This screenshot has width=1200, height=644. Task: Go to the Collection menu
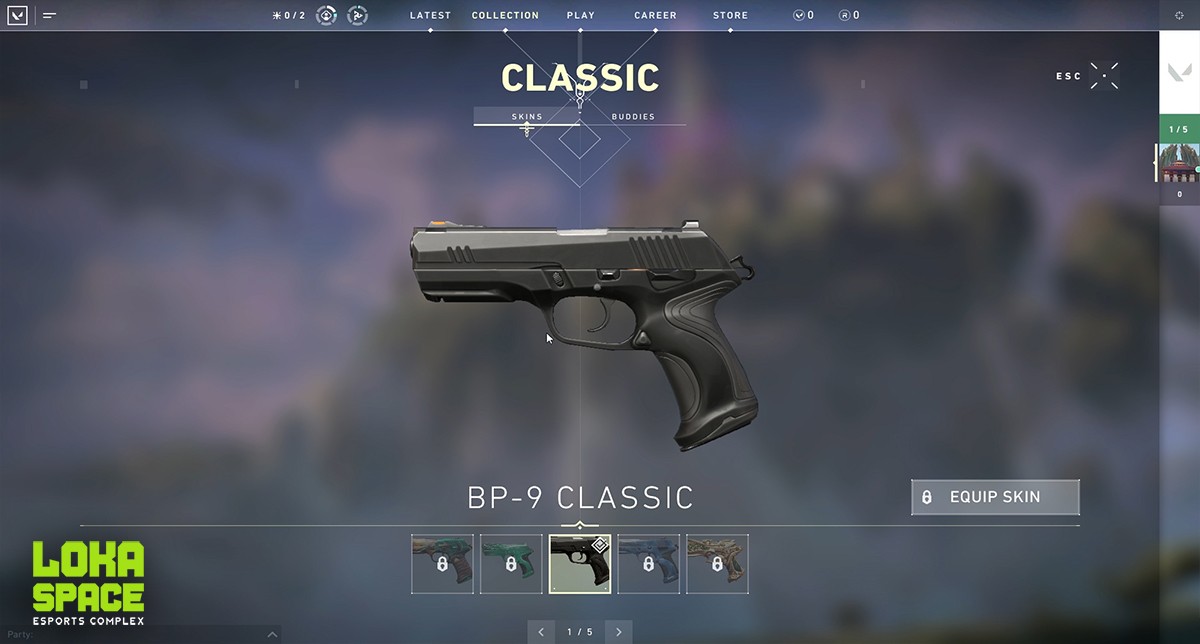505,15
